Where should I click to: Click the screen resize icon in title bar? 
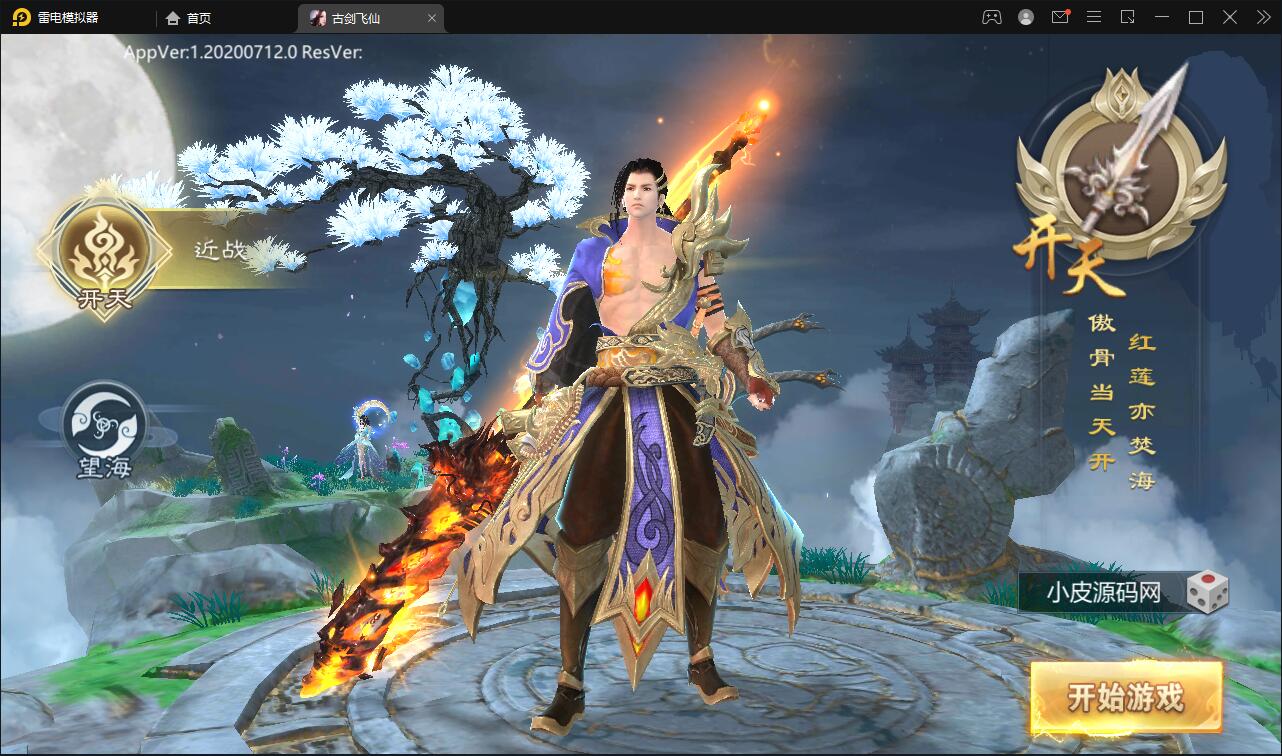click(x=1127, y=17)
